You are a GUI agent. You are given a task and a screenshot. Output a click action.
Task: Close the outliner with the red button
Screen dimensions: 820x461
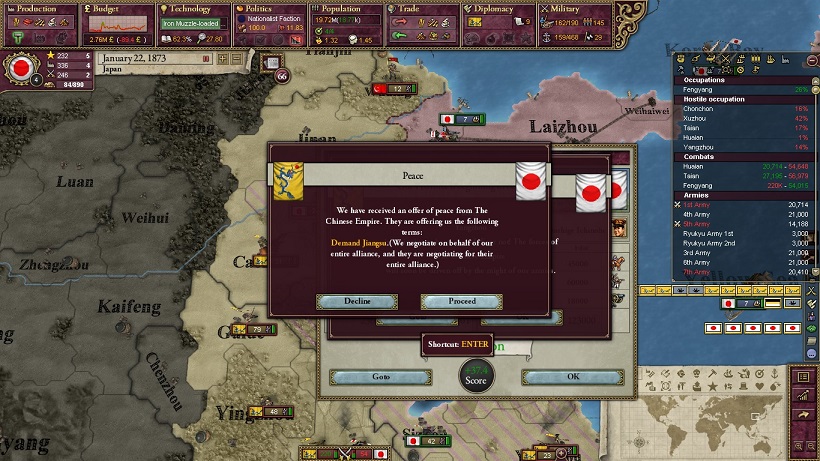click(x=810, y=60)
